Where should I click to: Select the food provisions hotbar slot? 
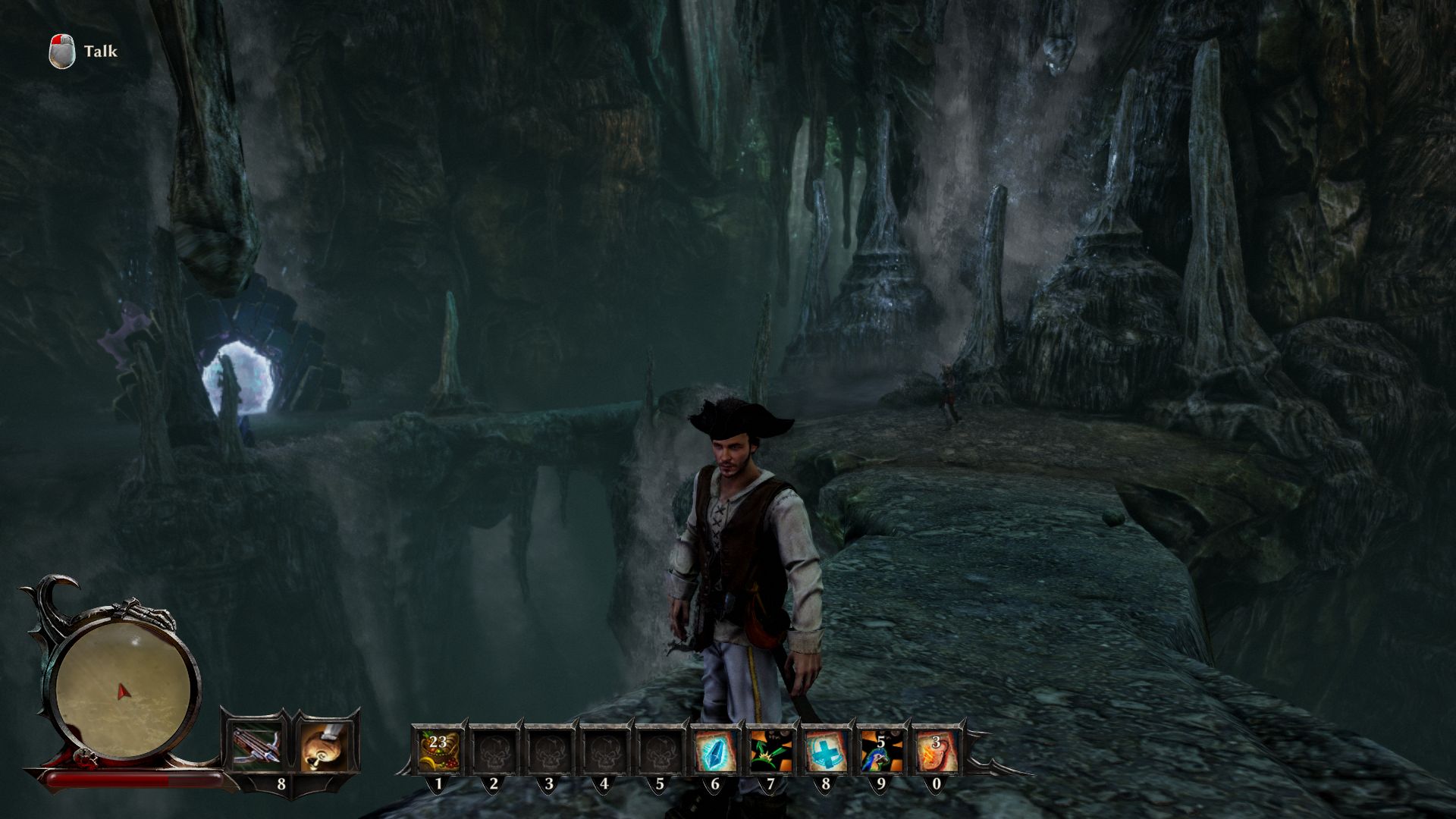tap(438, 750)
